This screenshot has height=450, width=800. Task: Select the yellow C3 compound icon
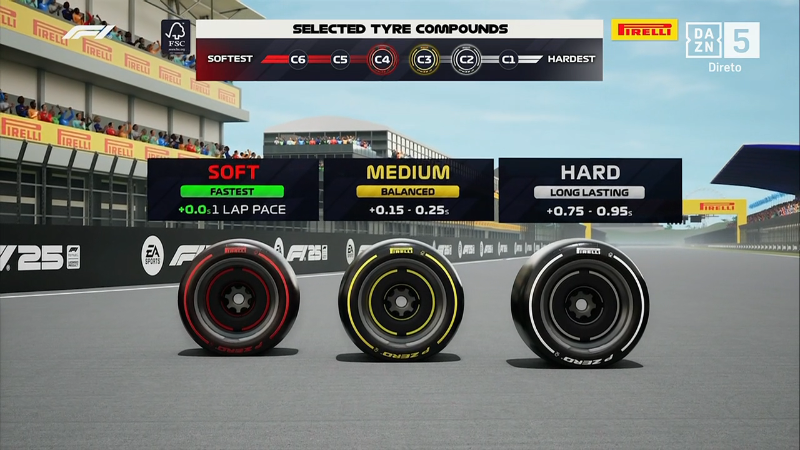424,60
